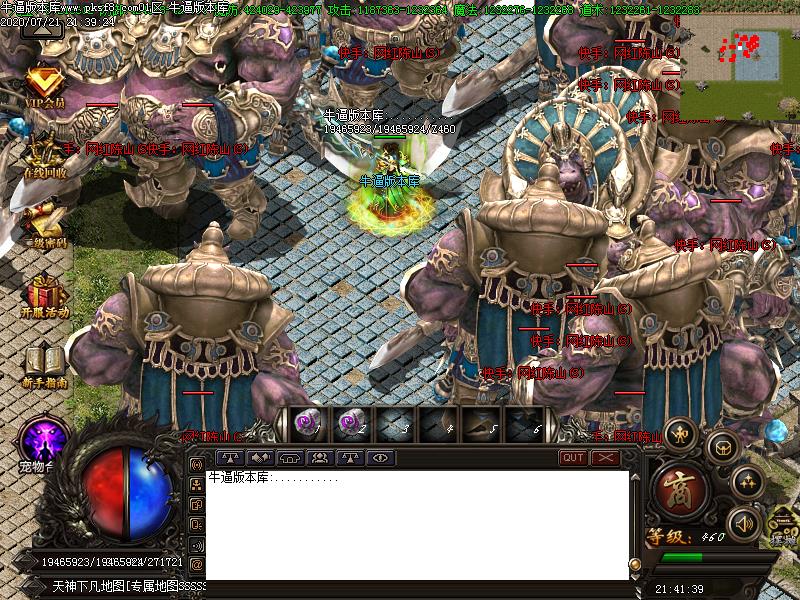
Task: Use the purple scroll in hotbar slot 2
Action: tap(349, 424)
